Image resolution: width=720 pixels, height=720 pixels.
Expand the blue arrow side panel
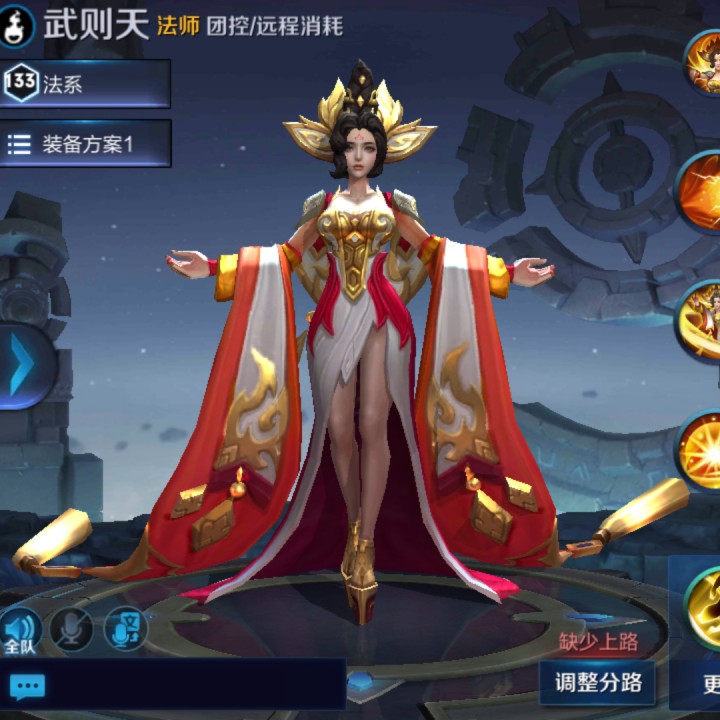coord(22,366)
